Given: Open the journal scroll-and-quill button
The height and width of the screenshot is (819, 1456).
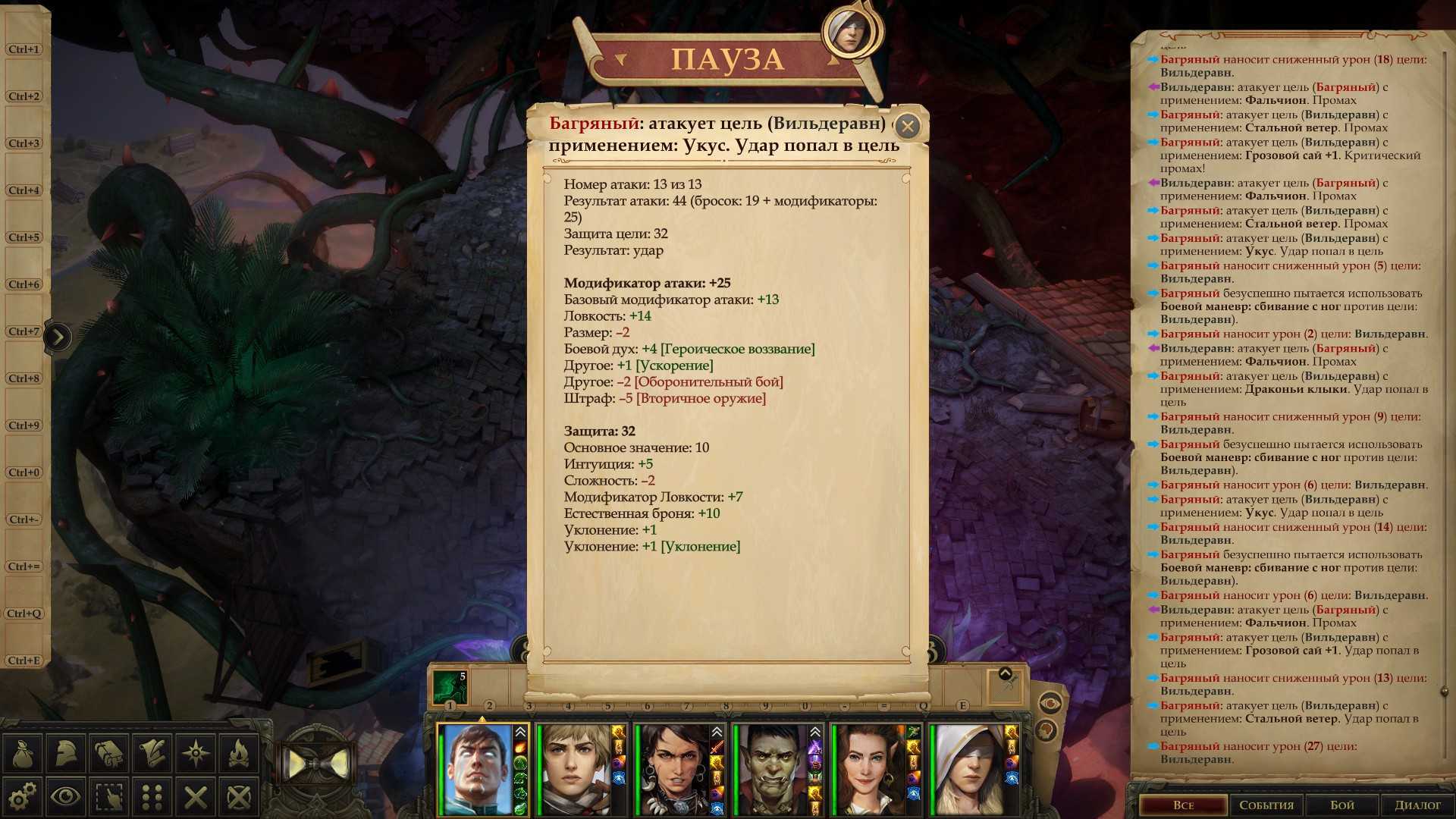Looking at the screenshot, I should click(x=152, y=753).
